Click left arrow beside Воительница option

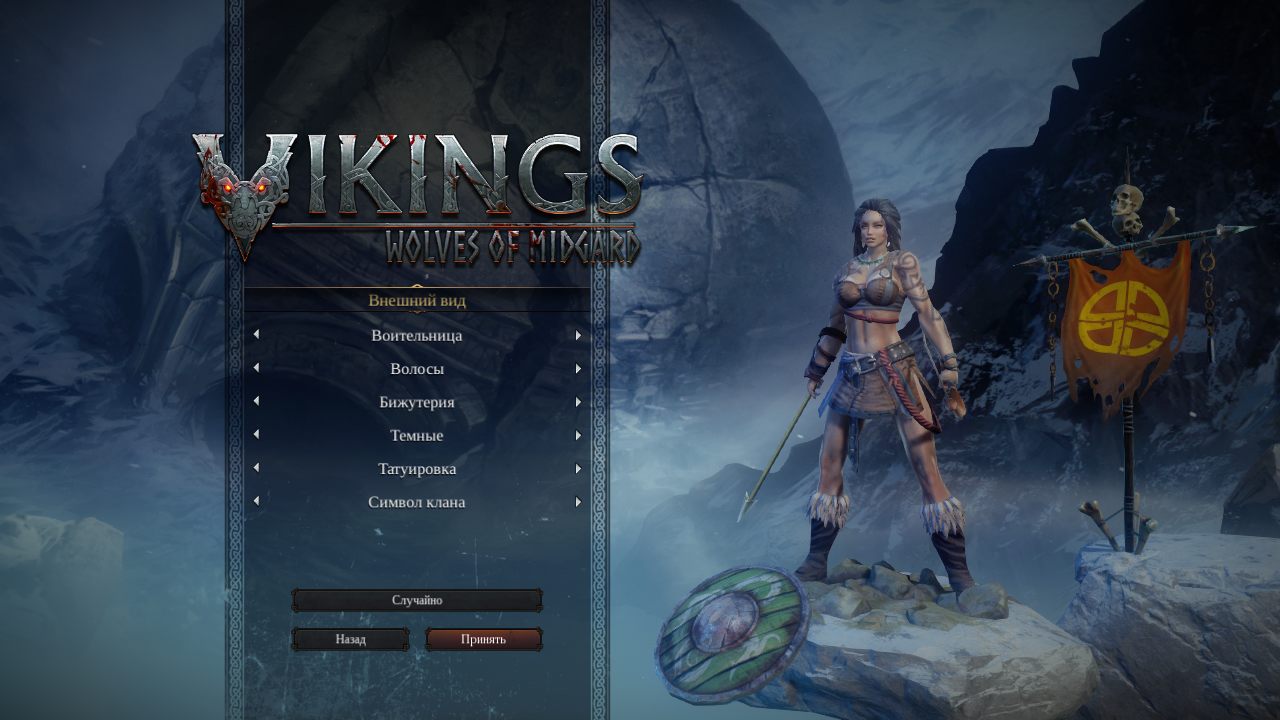[258, 336]
